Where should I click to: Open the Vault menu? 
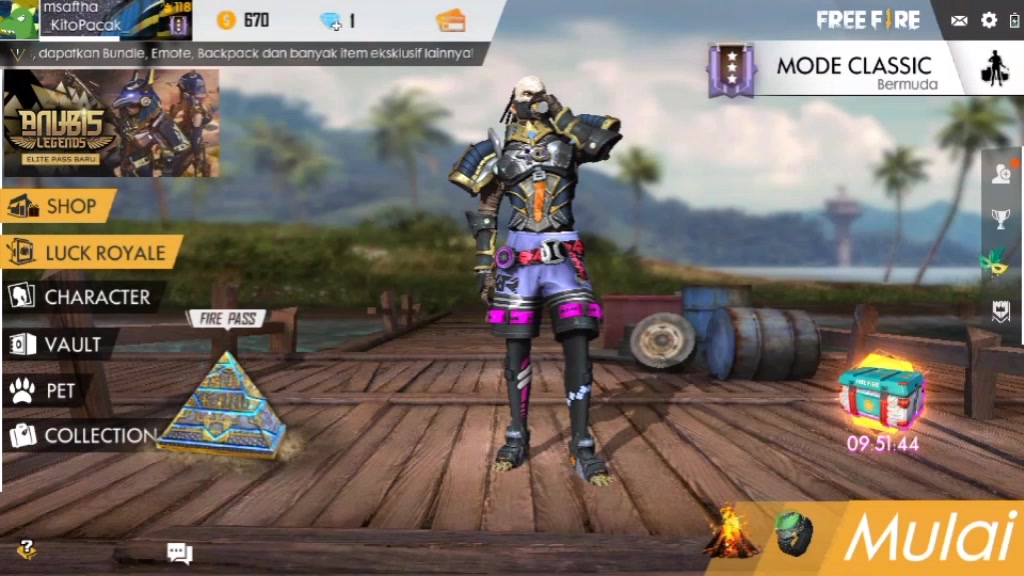click(x=60, y=344)
